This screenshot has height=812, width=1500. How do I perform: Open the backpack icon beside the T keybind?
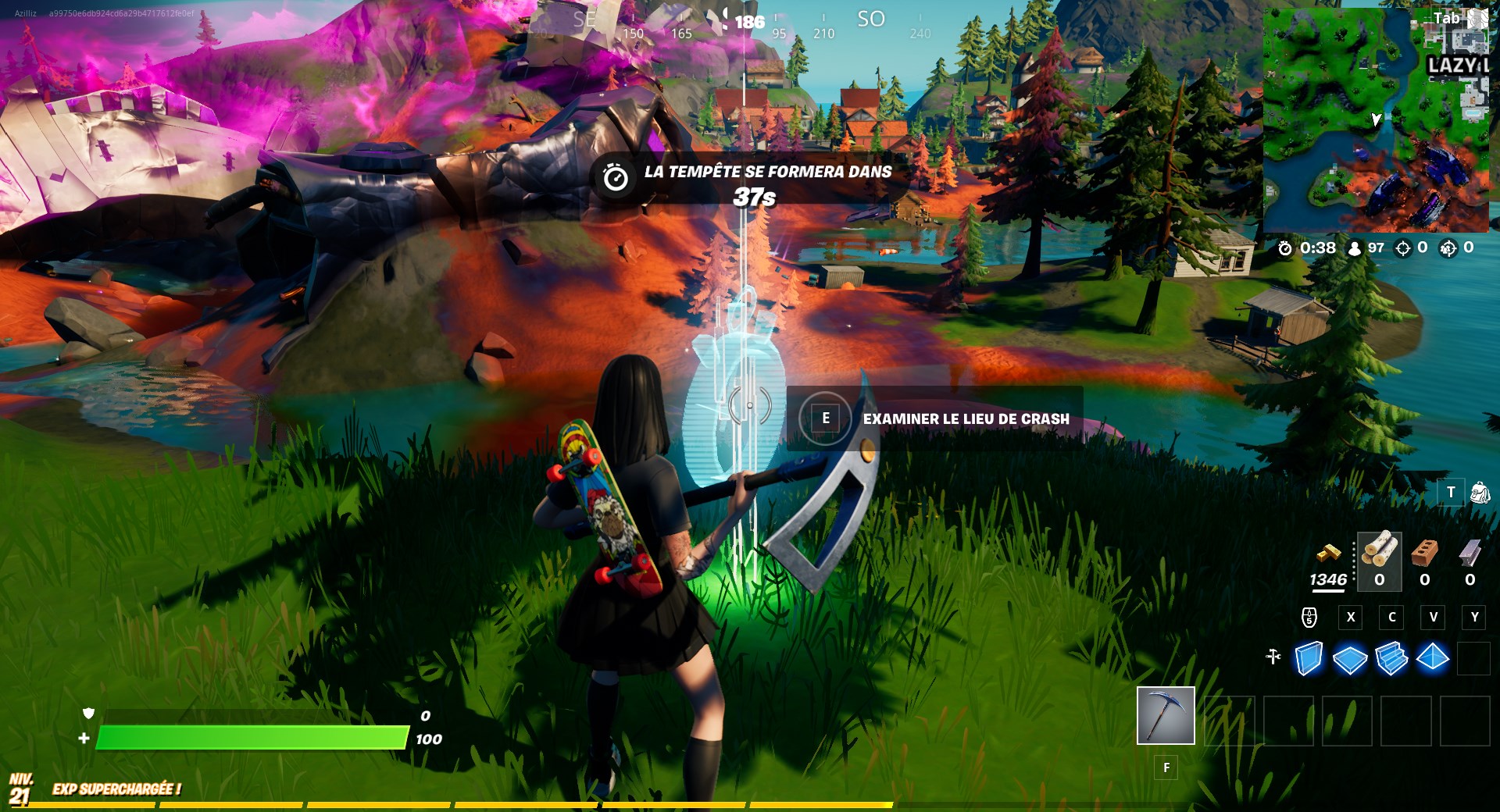click(x=1480, y=492)
